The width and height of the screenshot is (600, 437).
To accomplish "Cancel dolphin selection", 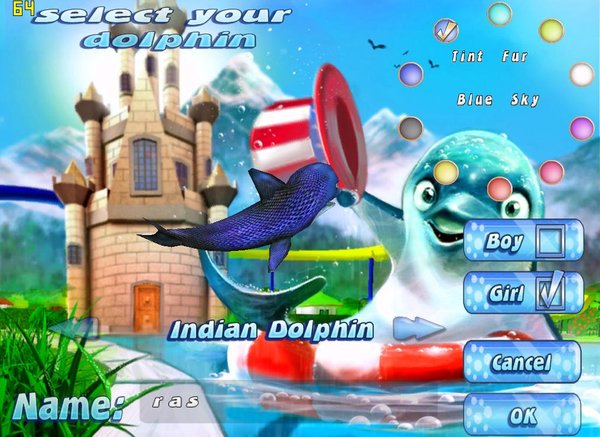I will tap(521, 362).
